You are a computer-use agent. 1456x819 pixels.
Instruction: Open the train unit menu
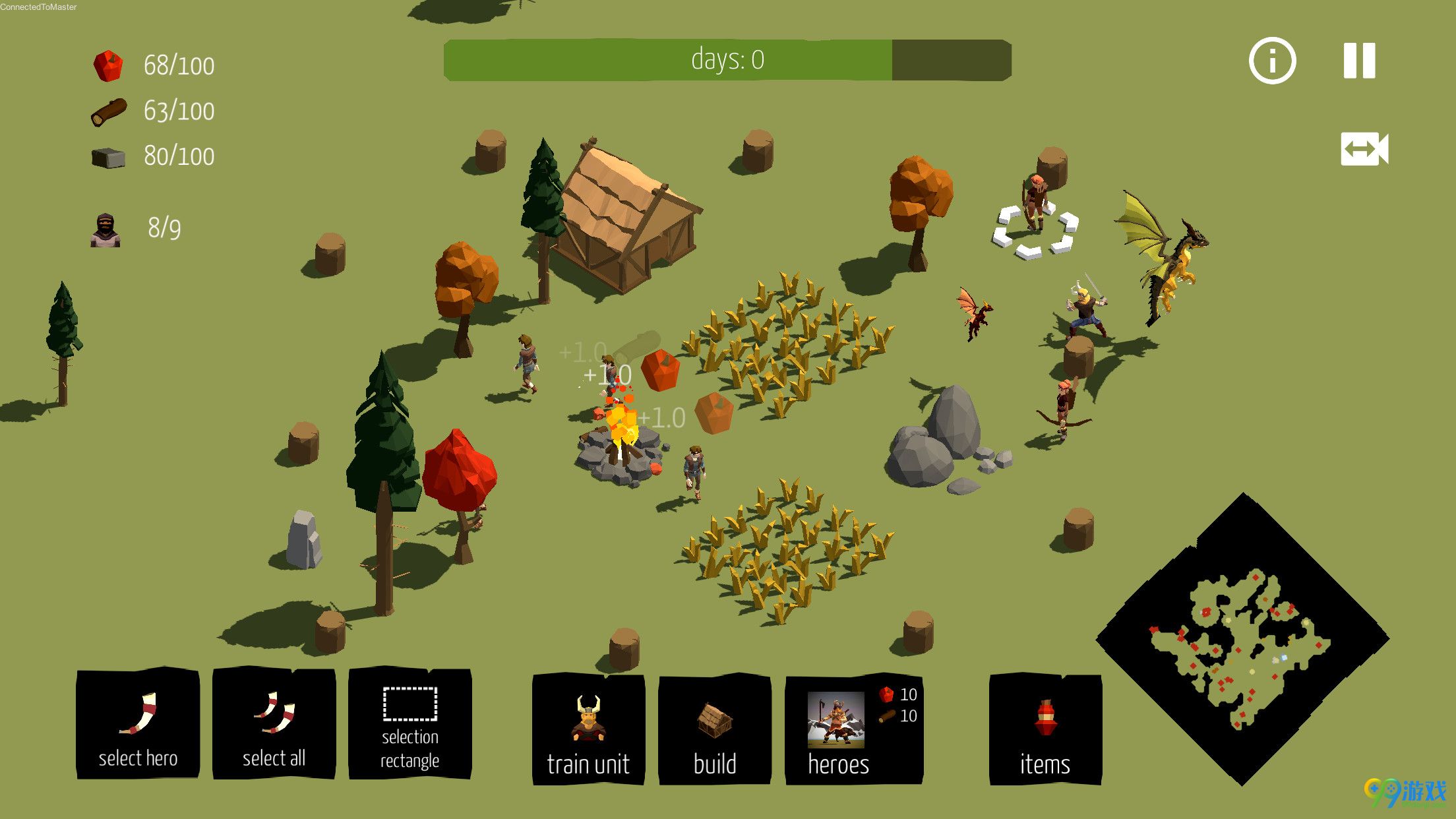[x=588, y=729]
